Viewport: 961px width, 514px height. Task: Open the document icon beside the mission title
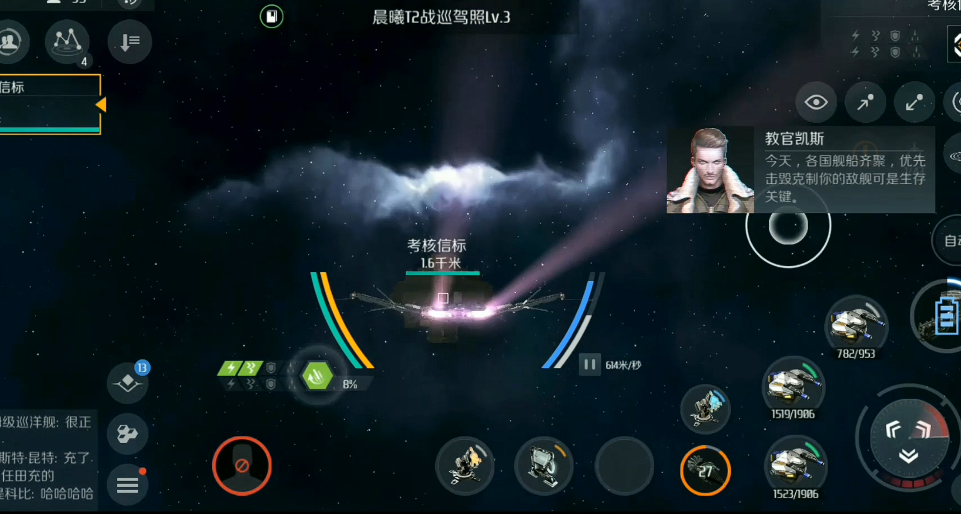tap(272, 16)
